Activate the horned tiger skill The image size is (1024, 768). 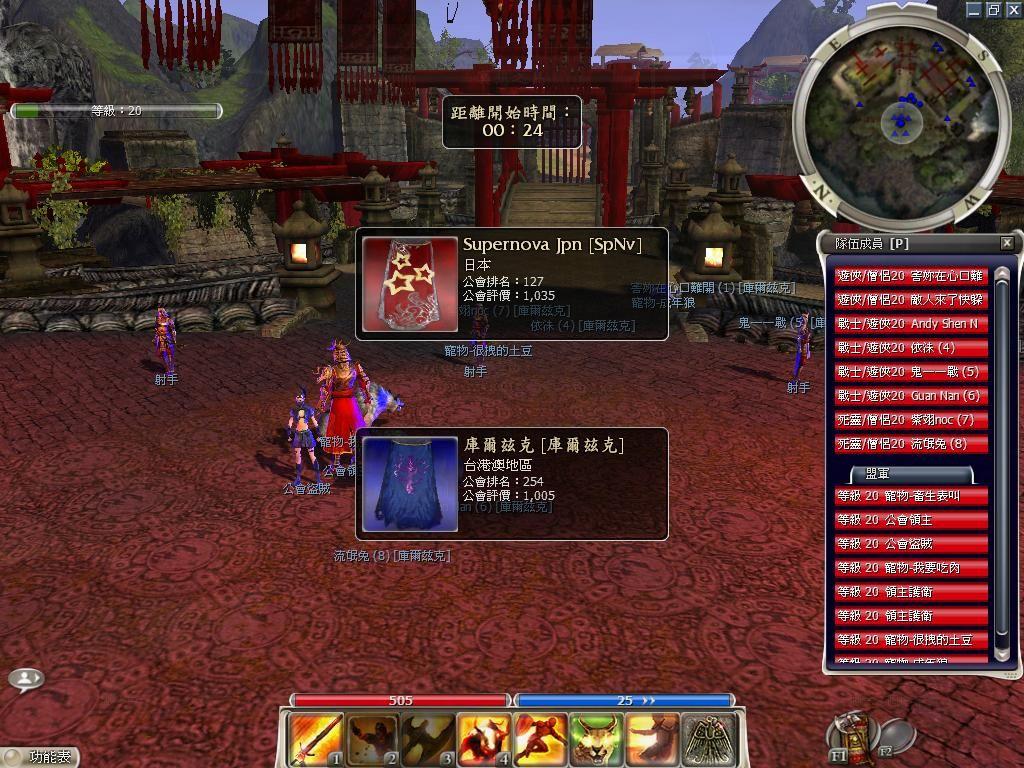pos(596,739)
